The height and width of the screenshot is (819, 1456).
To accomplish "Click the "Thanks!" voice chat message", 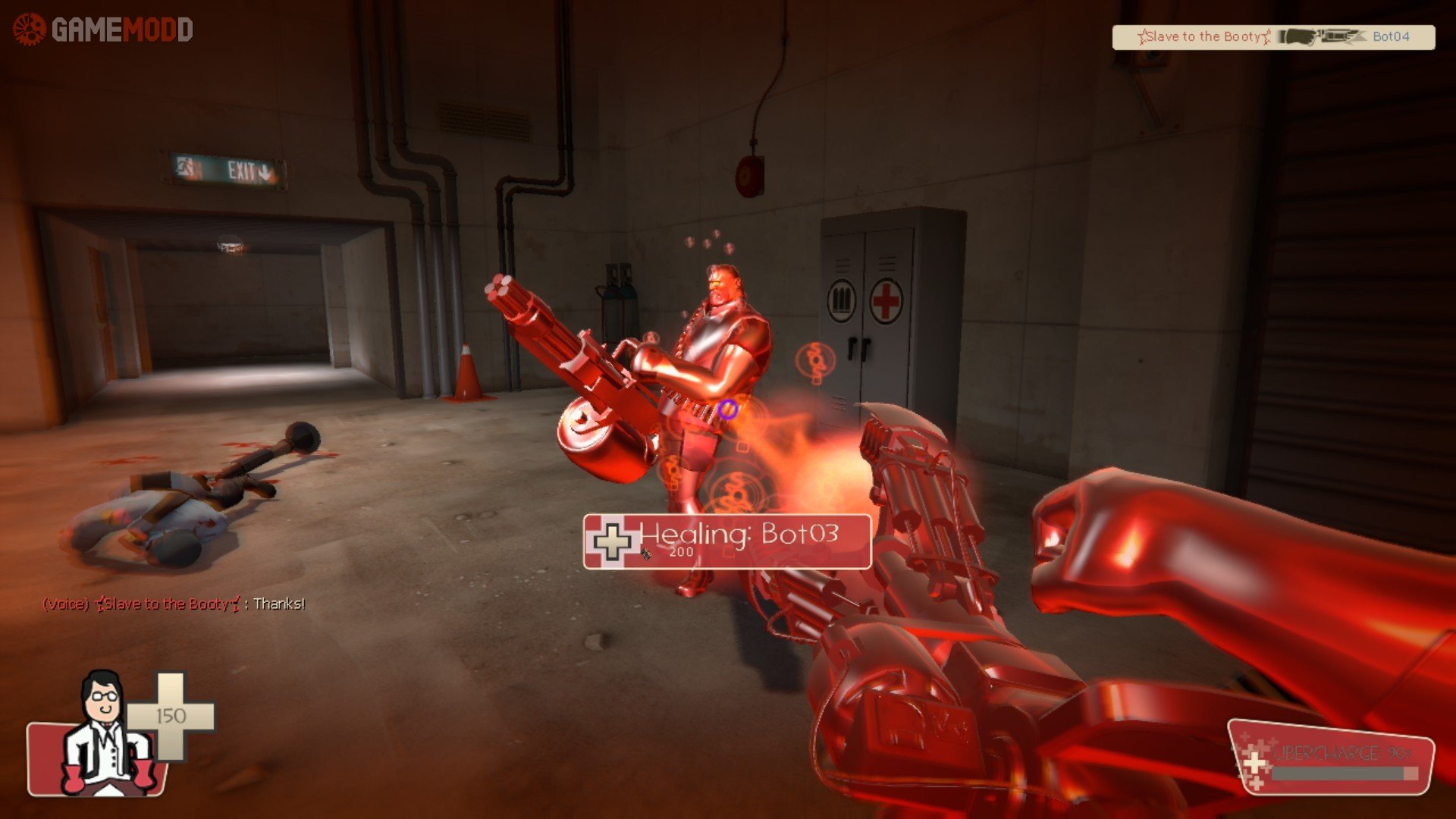I will (174, 604).
